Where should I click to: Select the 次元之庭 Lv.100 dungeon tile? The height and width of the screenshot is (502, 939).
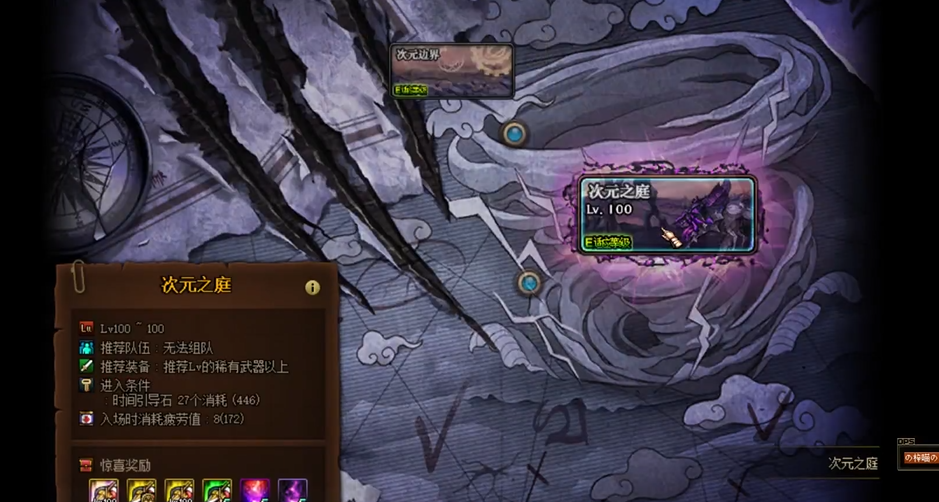(667, 214)
